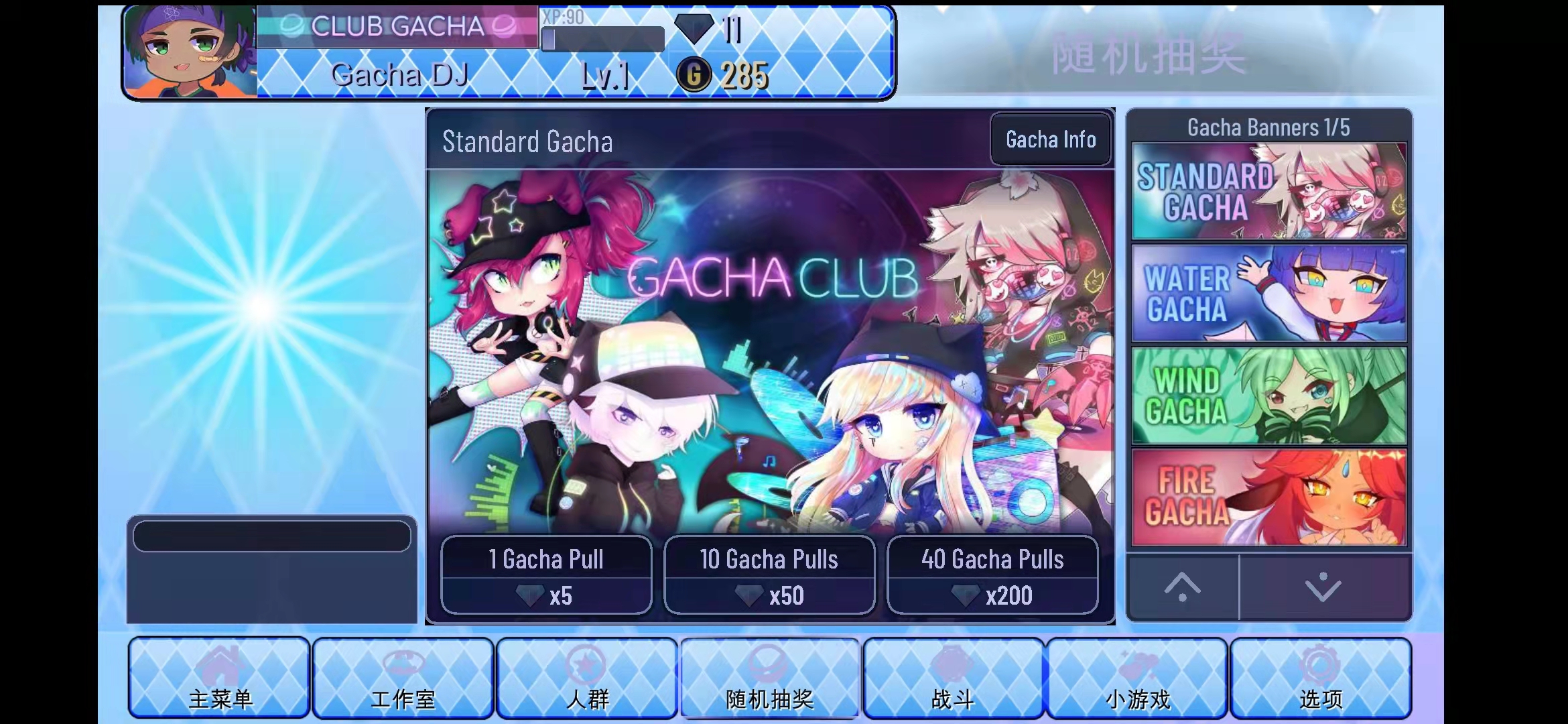The height and width of the screenshot is (724, 1568).
Task: Go to the 主菜单 main menu
Action: point(220,678)
